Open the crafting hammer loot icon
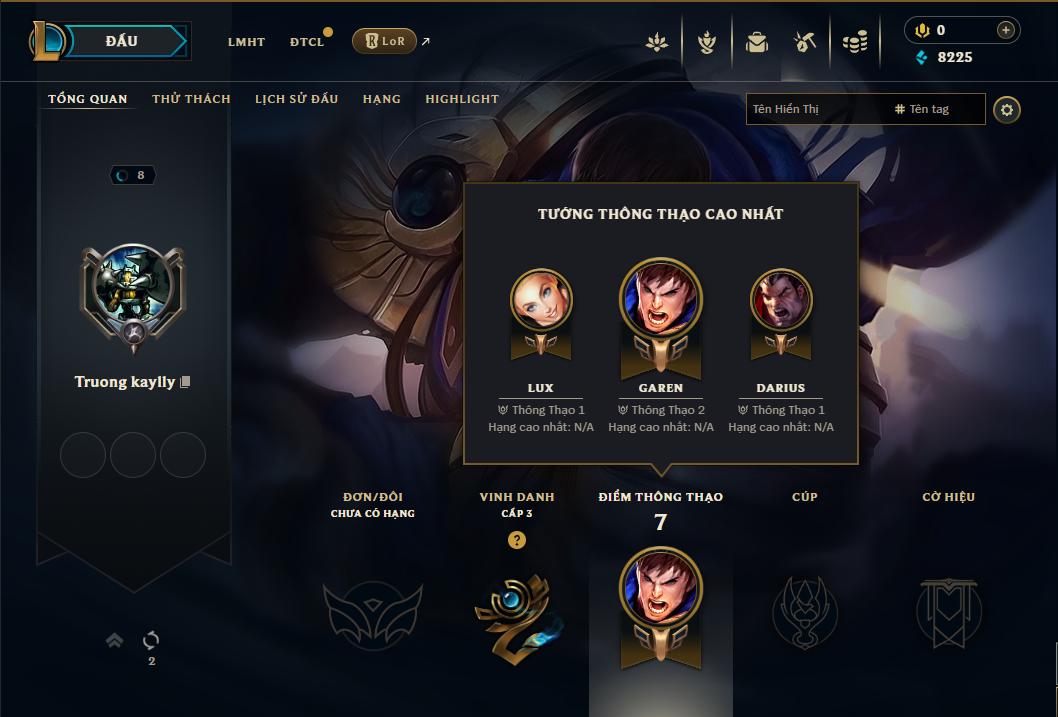This screenshot has width=1058, height=717. [x=805, y=42]
